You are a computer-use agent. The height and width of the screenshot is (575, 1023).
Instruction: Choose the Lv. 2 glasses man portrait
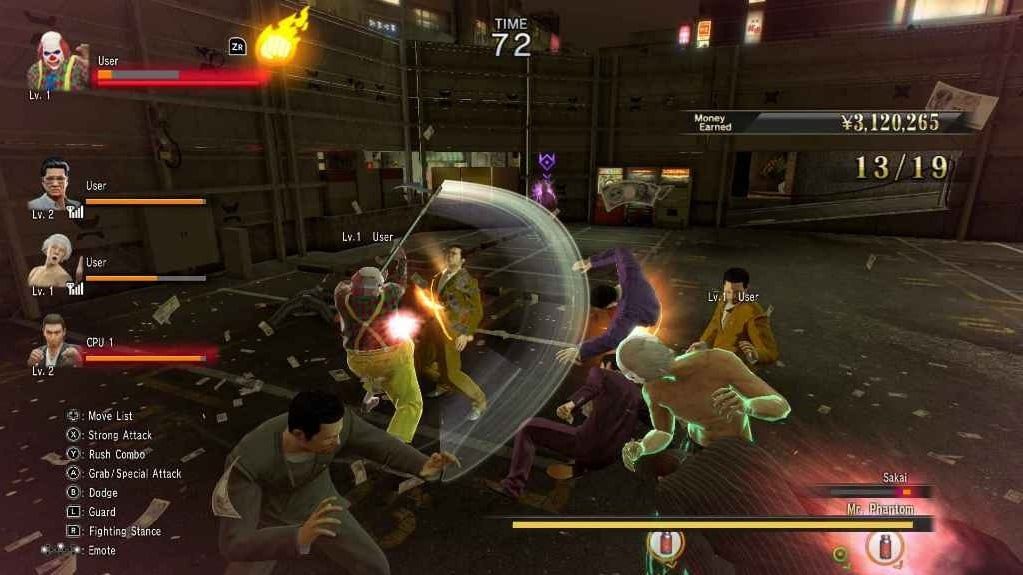pyautogui.click(x=58, y=187)
